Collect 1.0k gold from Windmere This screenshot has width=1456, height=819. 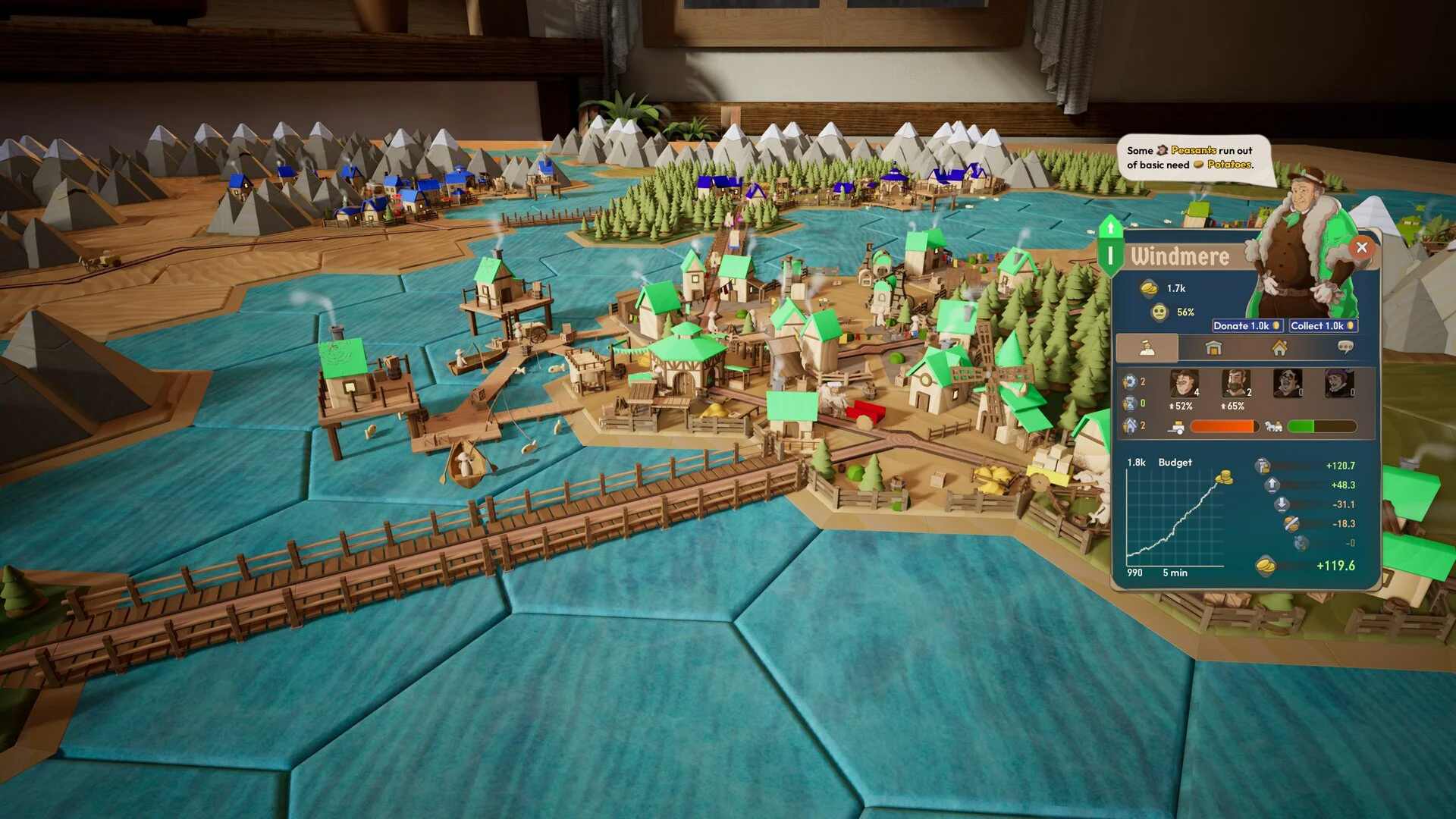click(x=1323, y=326)
